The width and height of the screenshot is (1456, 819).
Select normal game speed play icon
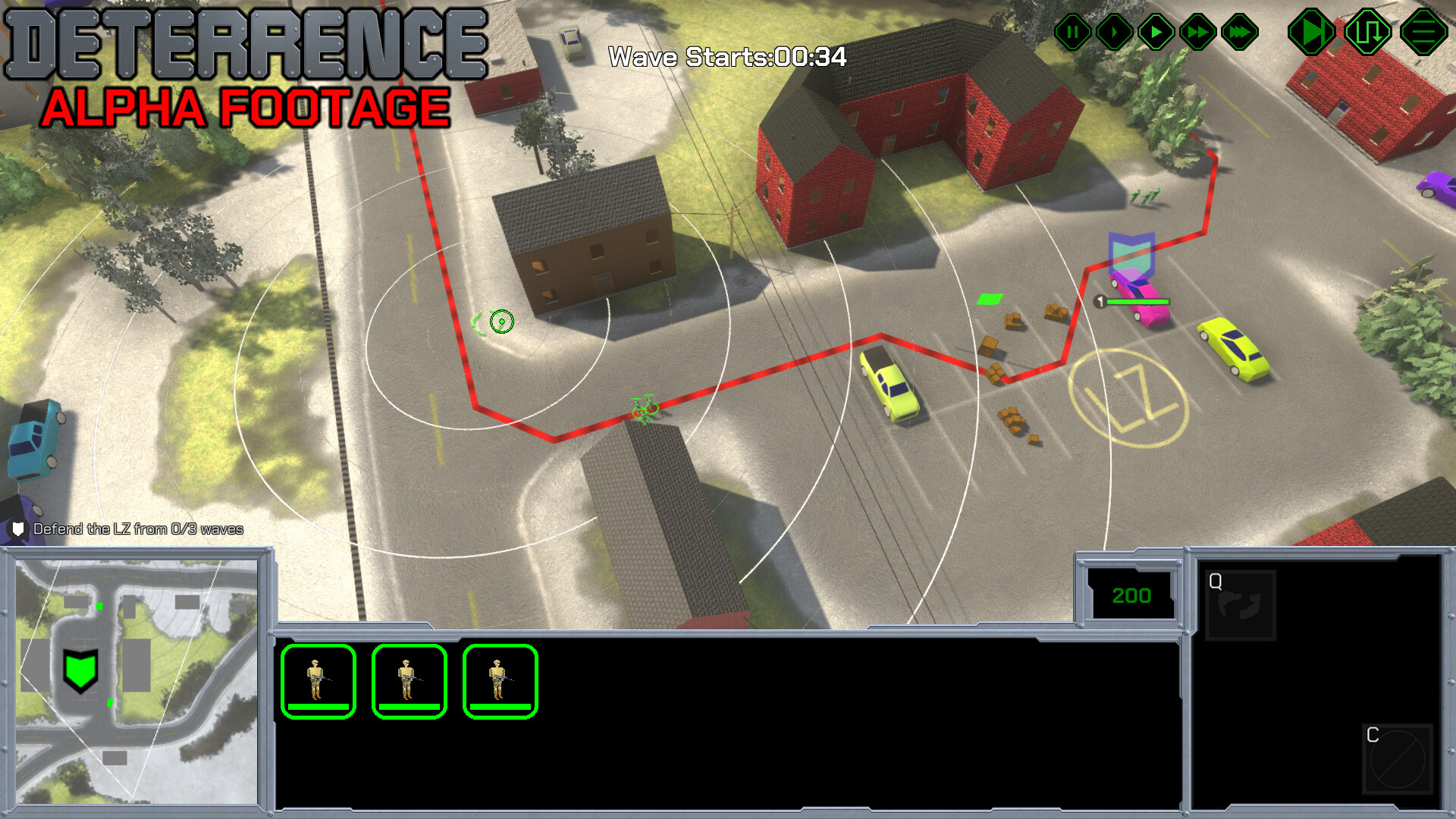[x=1156, y=31]
